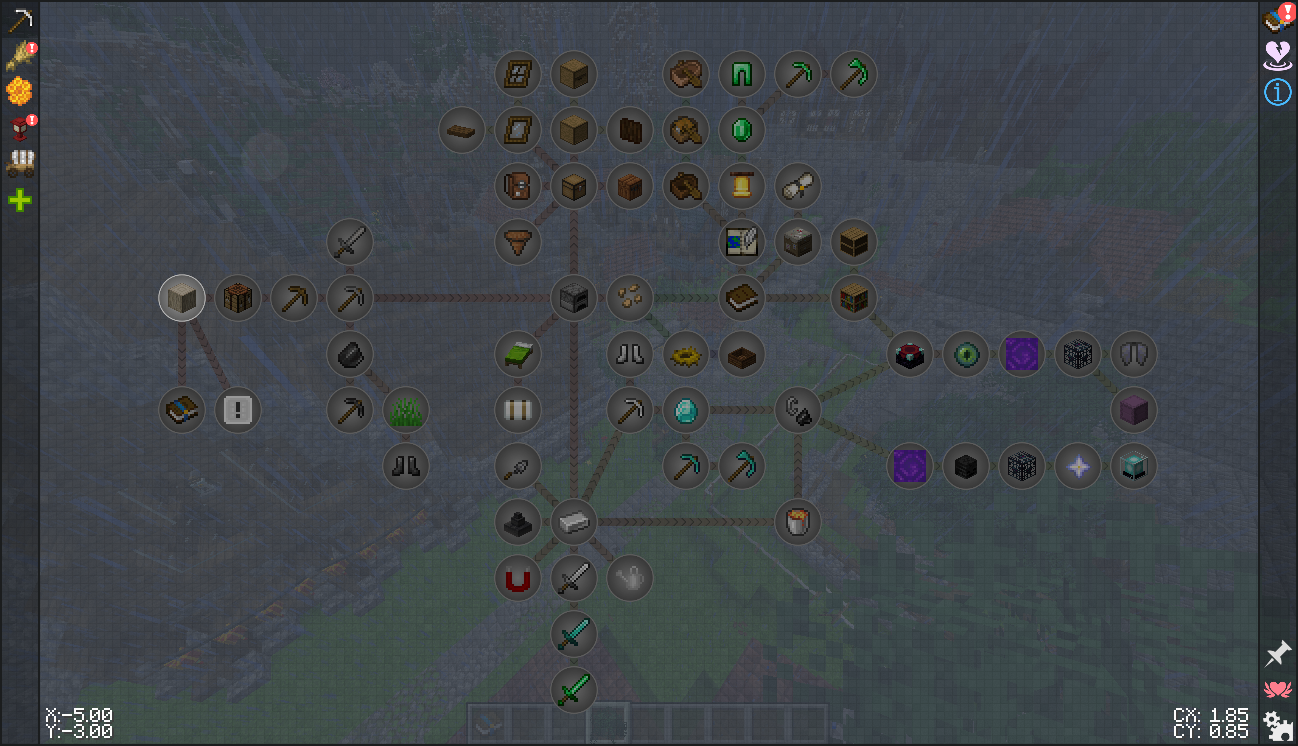Viewport: 1298px width, 746px height.
Task: Switch to the honeycomb chapter
Action: [19, 92]
